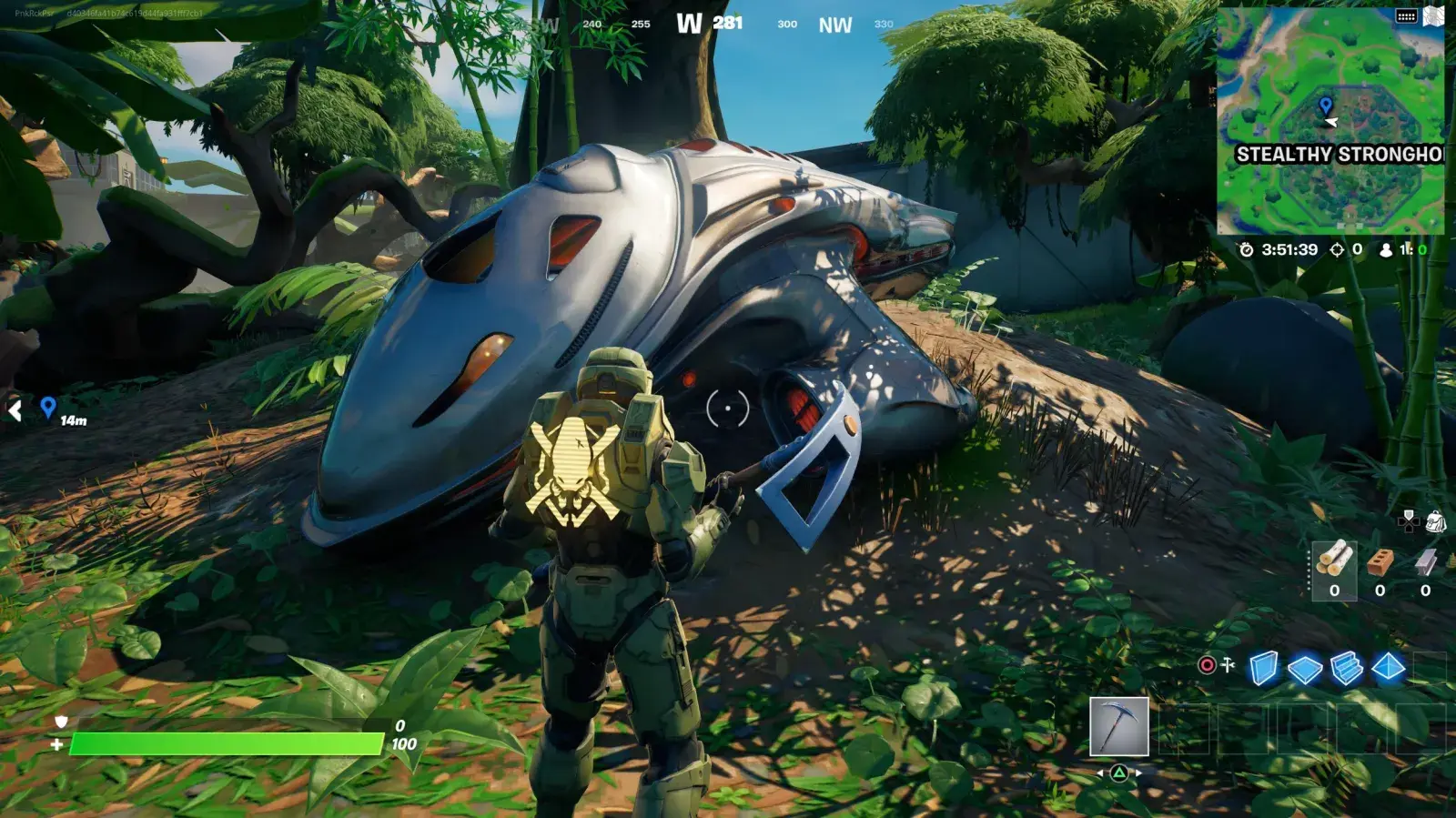
Task: Select the wall building piece
Action: pyautogui.click(x=1264, y=668)
